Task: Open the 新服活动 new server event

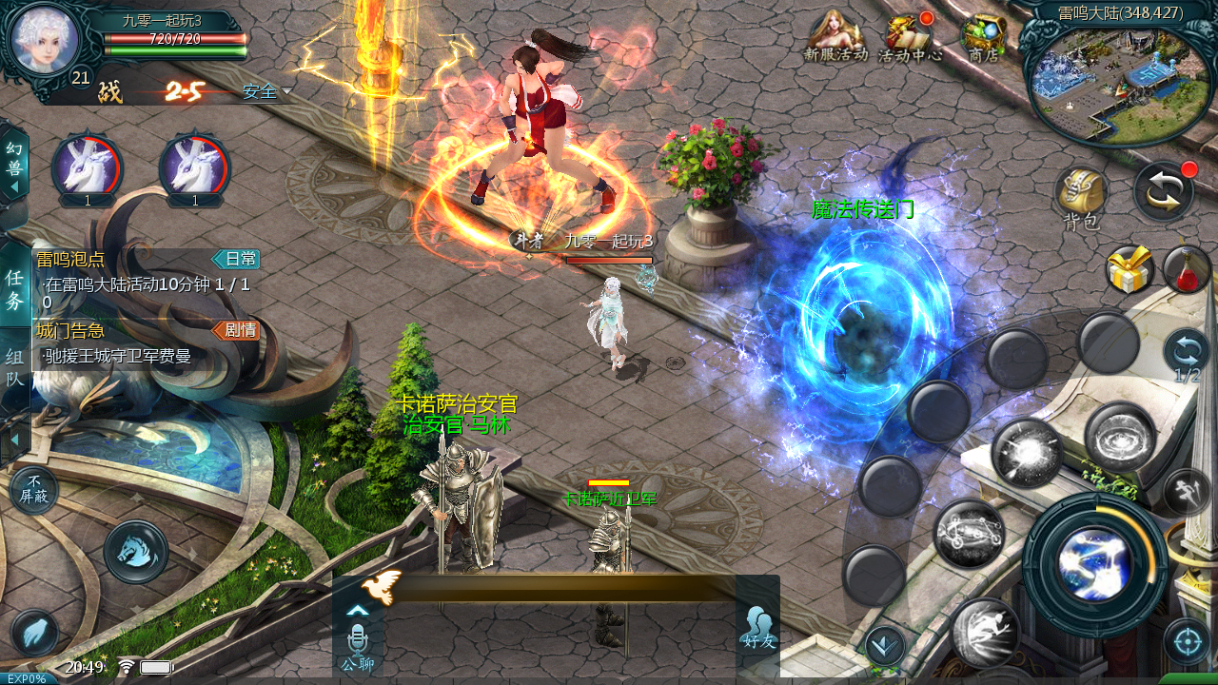Action: pos(836,37)
